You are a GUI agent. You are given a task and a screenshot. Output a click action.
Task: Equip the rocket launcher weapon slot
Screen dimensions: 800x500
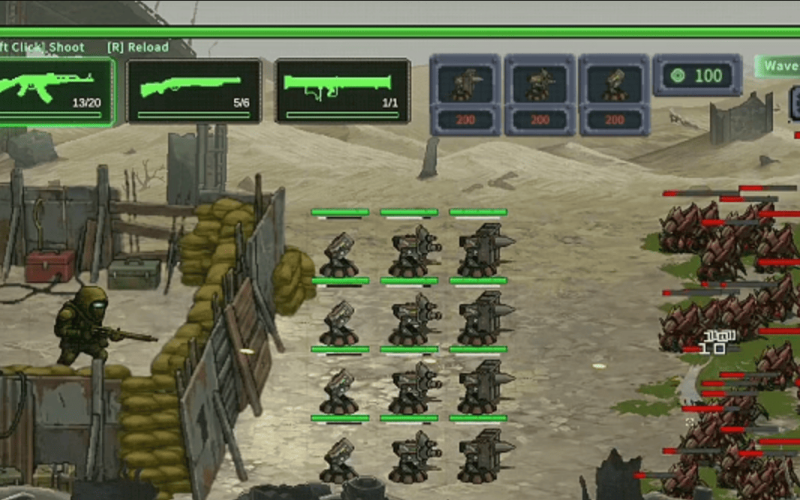(x=342, y=90)
